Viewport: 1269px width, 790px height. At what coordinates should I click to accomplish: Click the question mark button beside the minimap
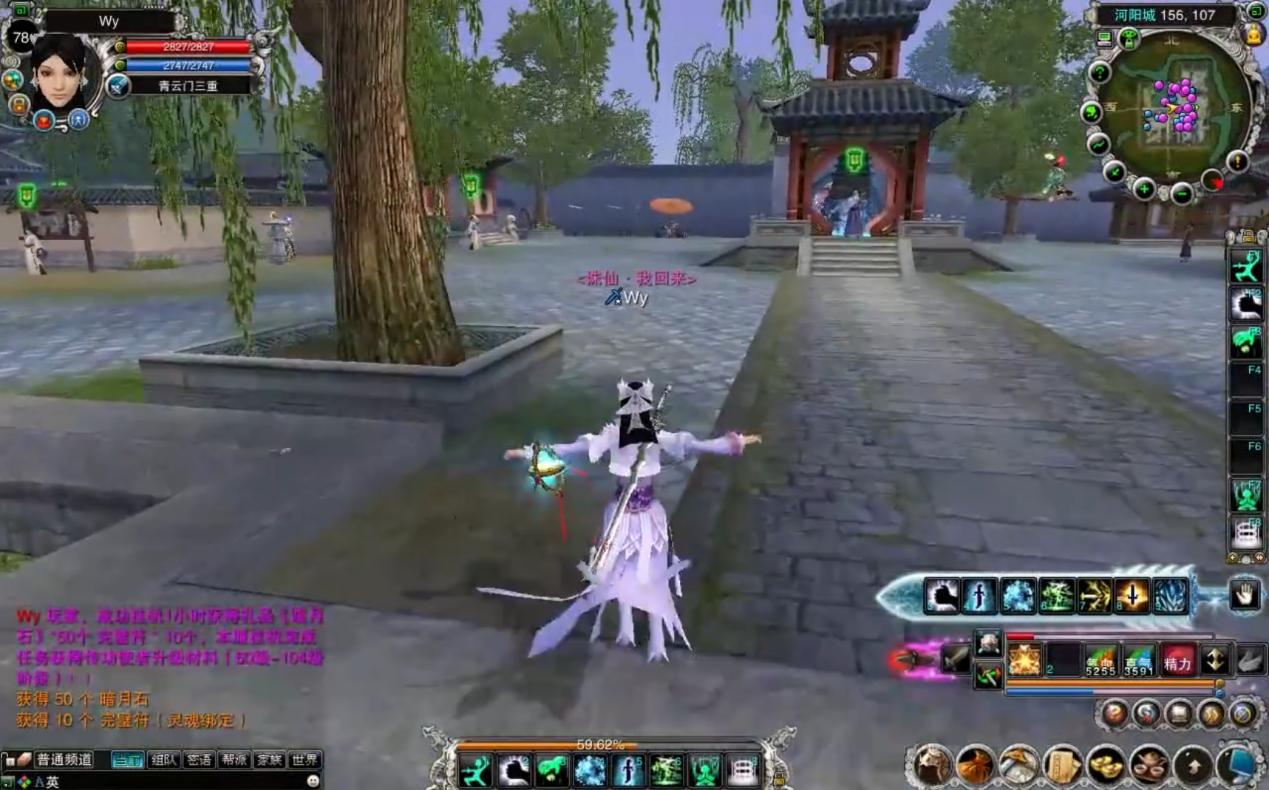click(x=1099, y=72)
